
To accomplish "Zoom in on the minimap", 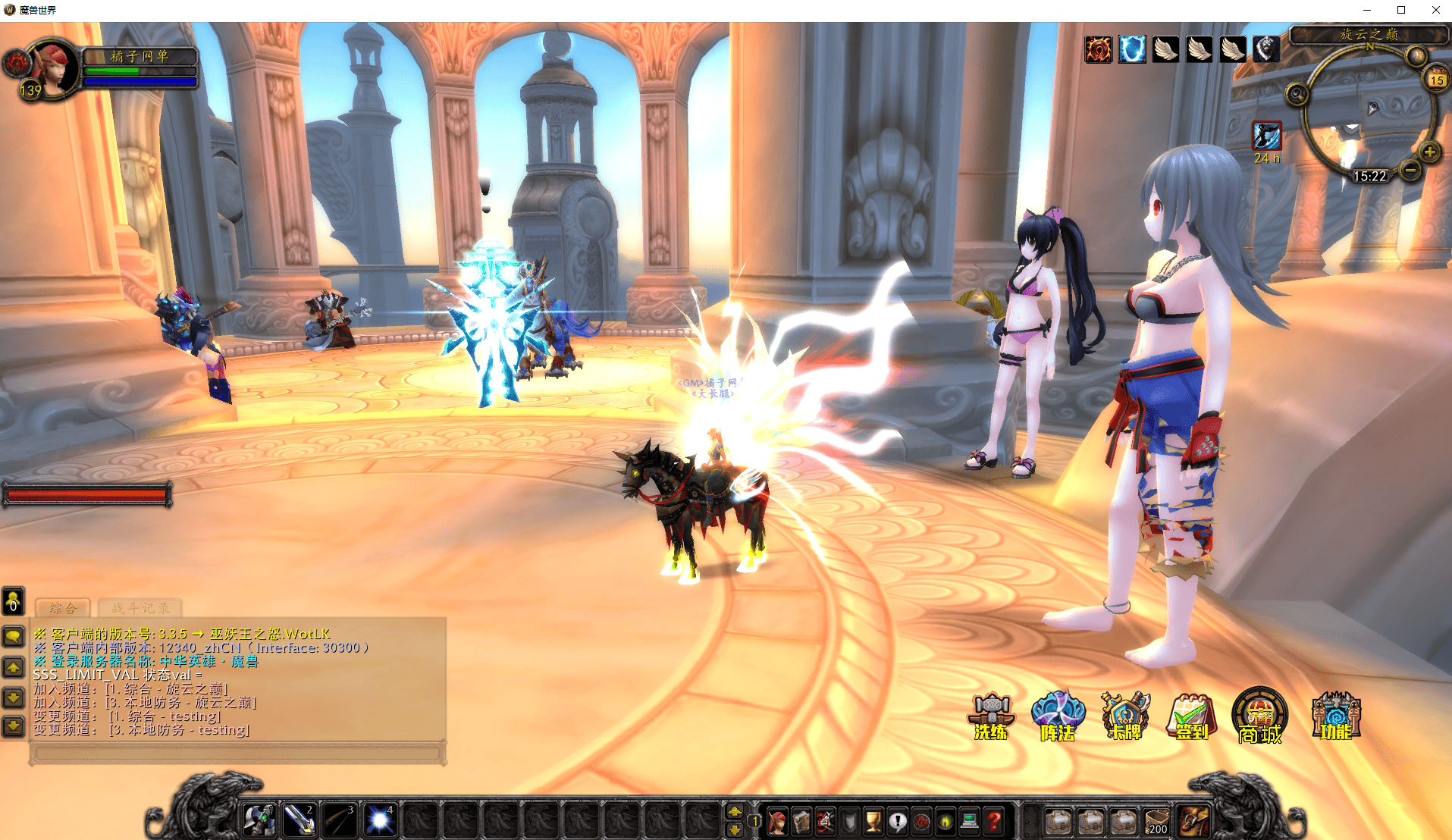I will point(1429,152).
